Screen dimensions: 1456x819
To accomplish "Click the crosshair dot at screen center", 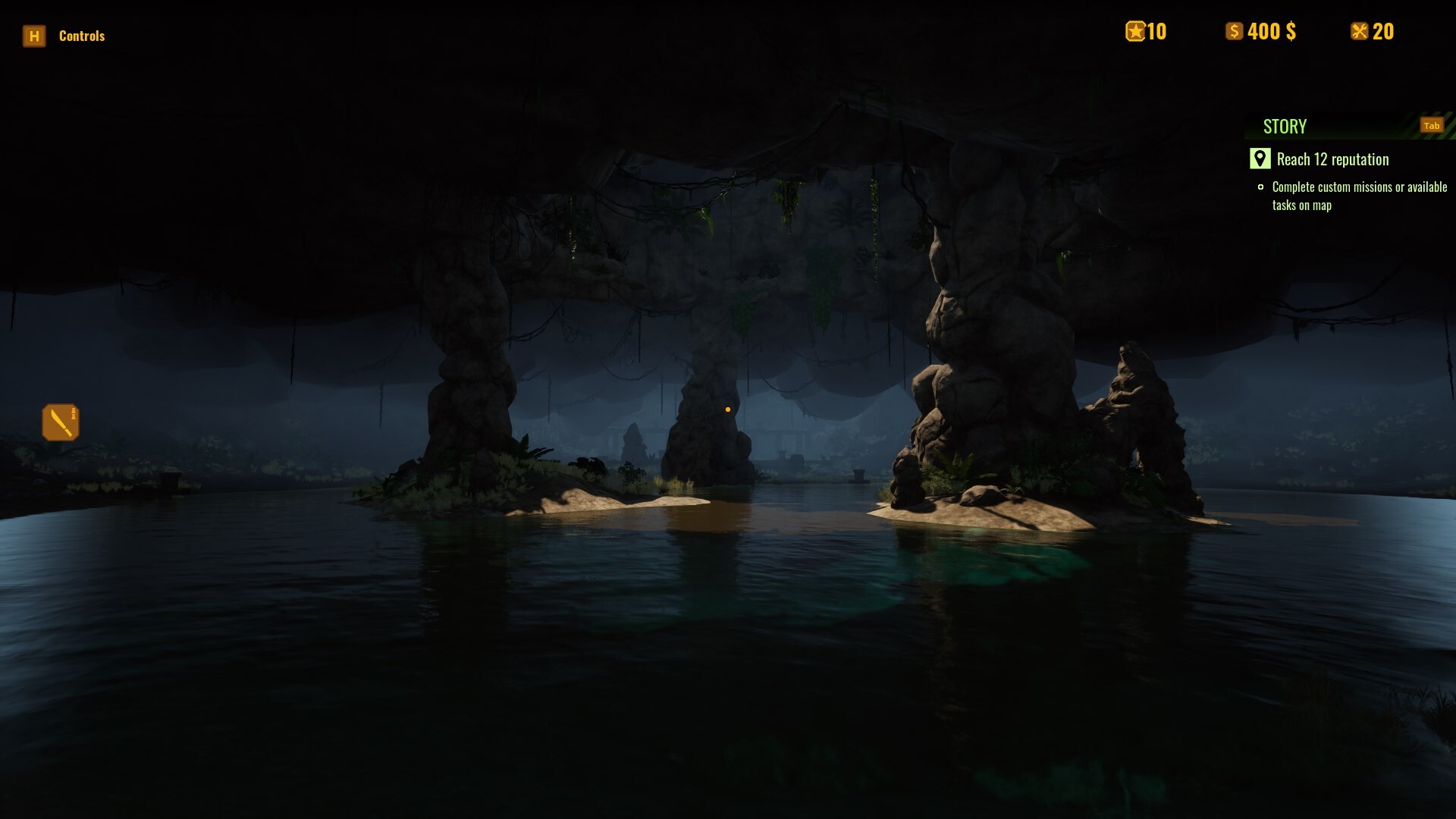I will tap(728, 409).
